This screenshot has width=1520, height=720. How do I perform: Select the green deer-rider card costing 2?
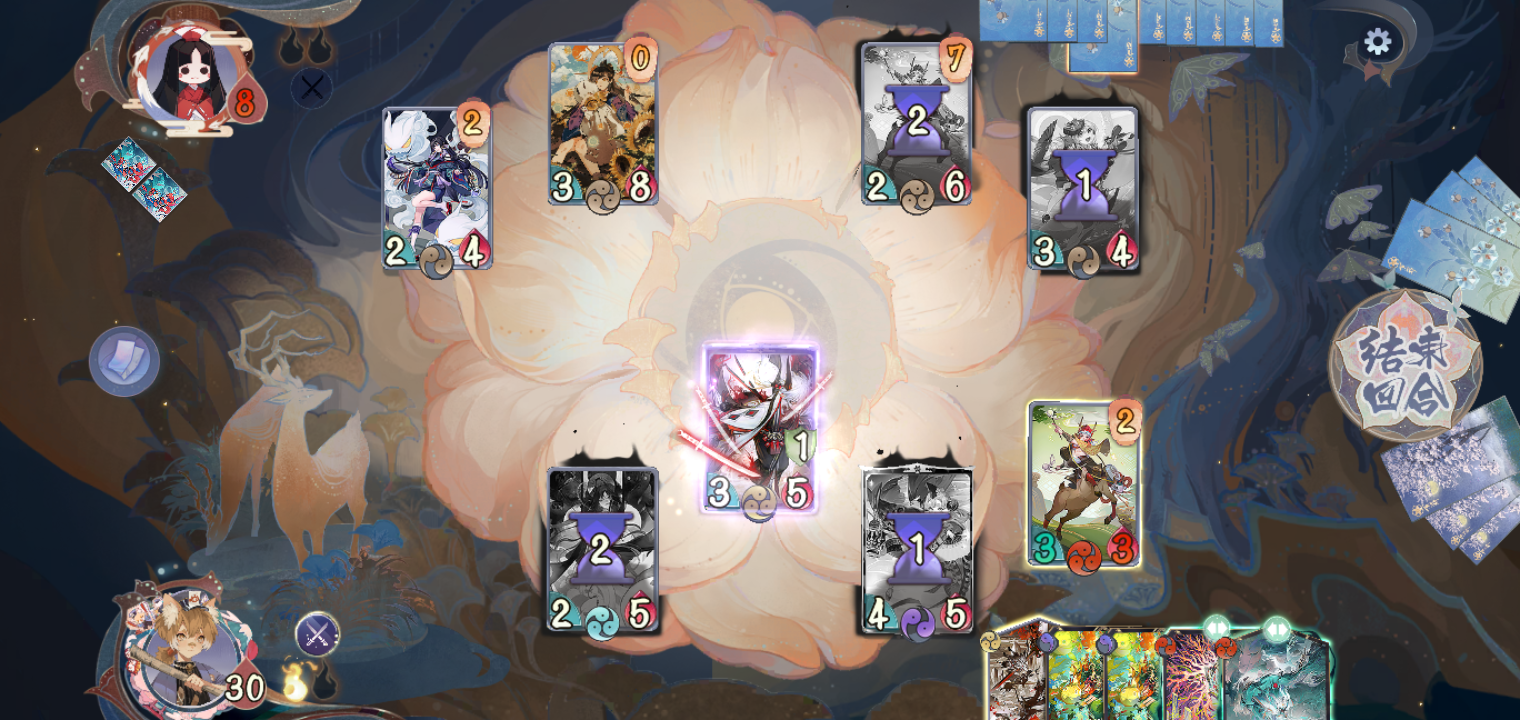pyautogui.click(x=1083, y=480)
